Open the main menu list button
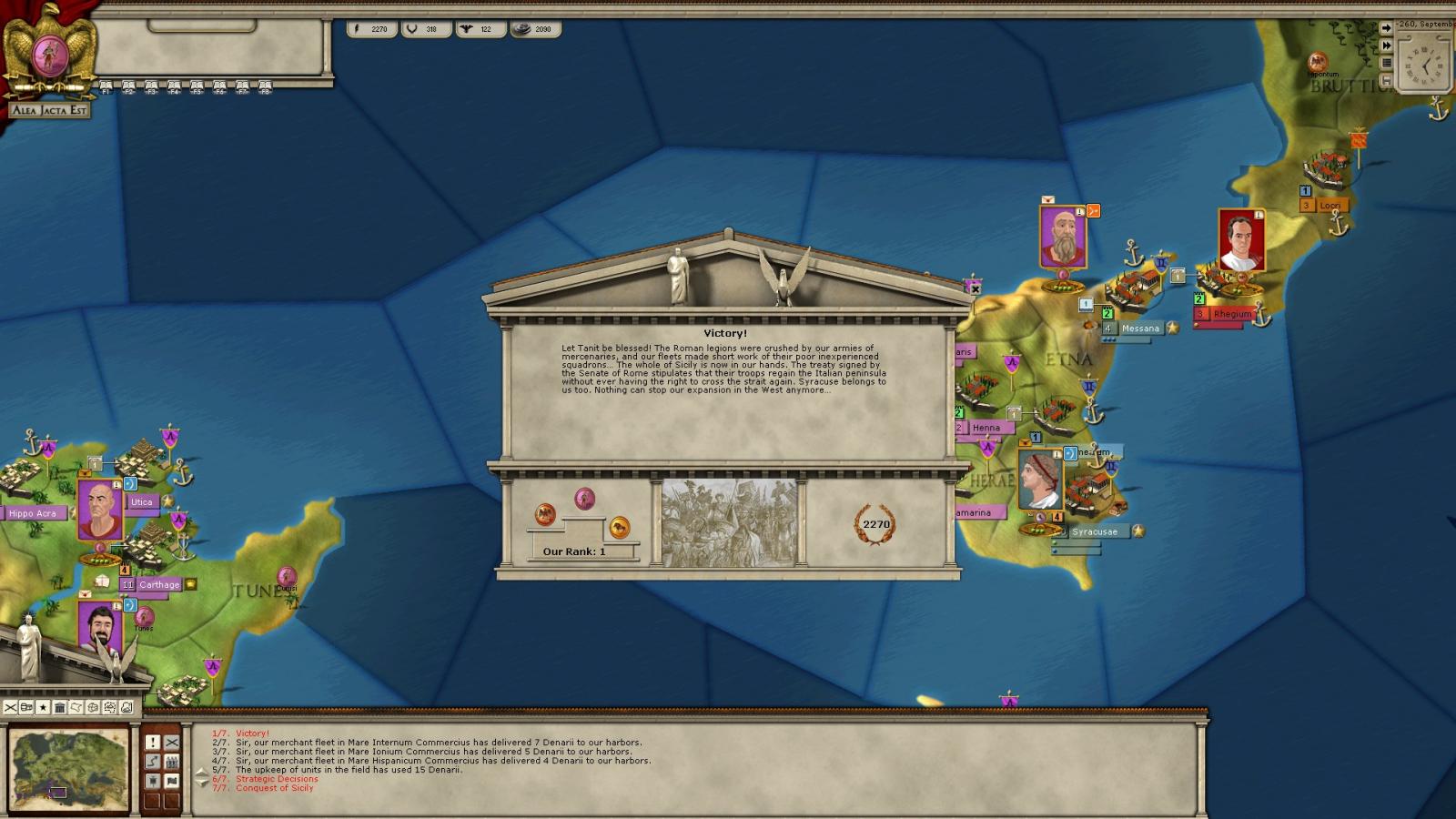Image resolution: width=1456 pixels, height=819 pixels. [x=1386, y=63]
